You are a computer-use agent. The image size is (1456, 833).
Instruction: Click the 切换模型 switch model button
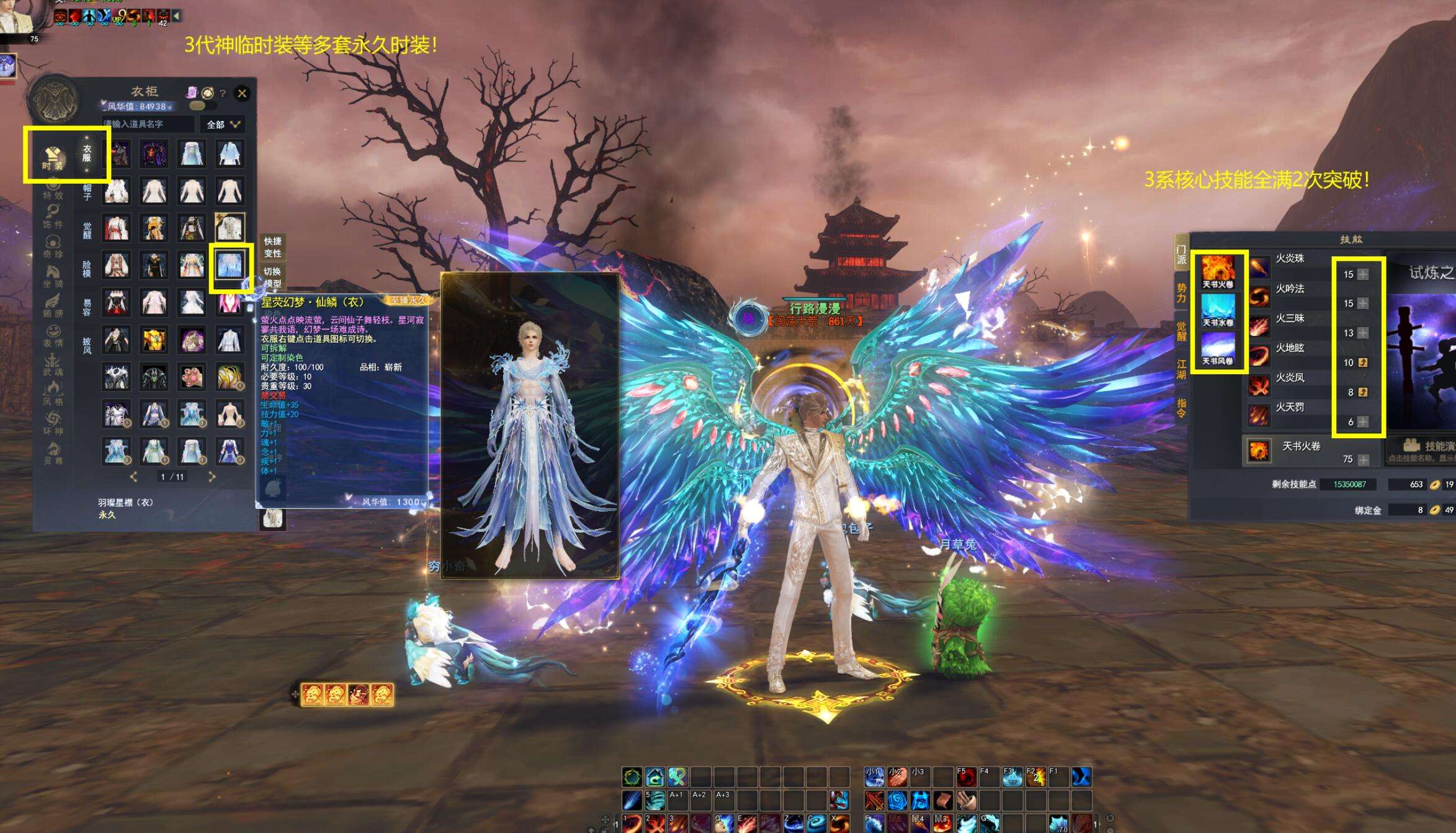(x=272, y=277)
